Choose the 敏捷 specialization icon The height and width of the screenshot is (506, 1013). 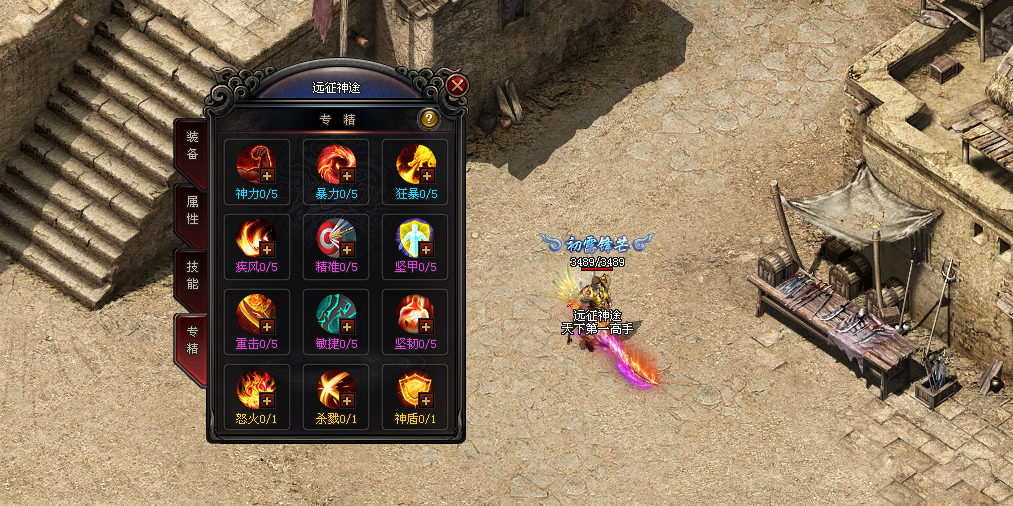pos(335,313)
